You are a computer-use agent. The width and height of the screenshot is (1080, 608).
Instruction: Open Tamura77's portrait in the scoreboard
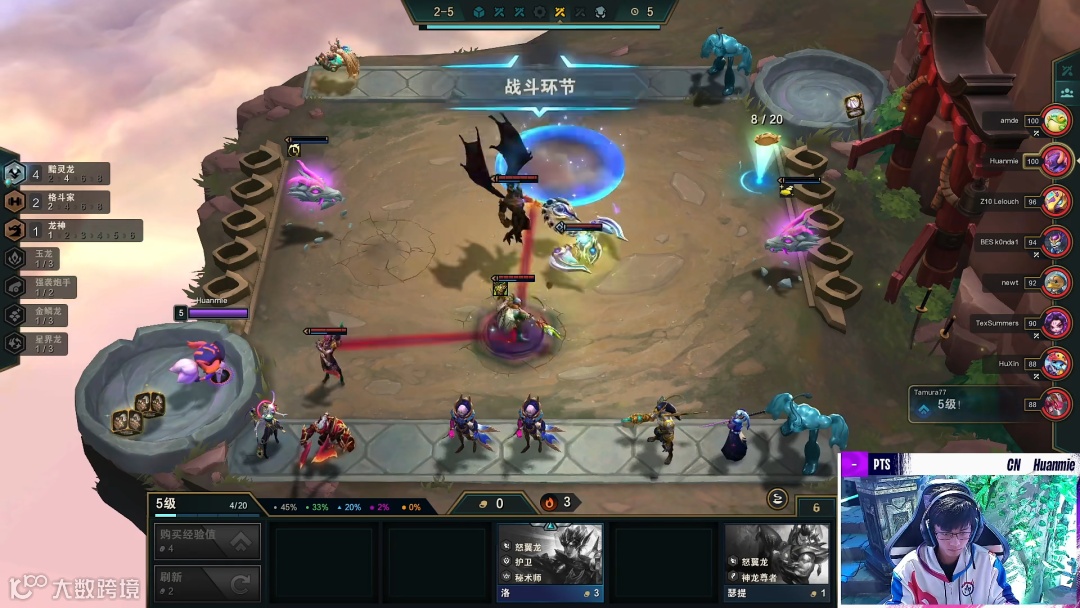coord(1055,404)
